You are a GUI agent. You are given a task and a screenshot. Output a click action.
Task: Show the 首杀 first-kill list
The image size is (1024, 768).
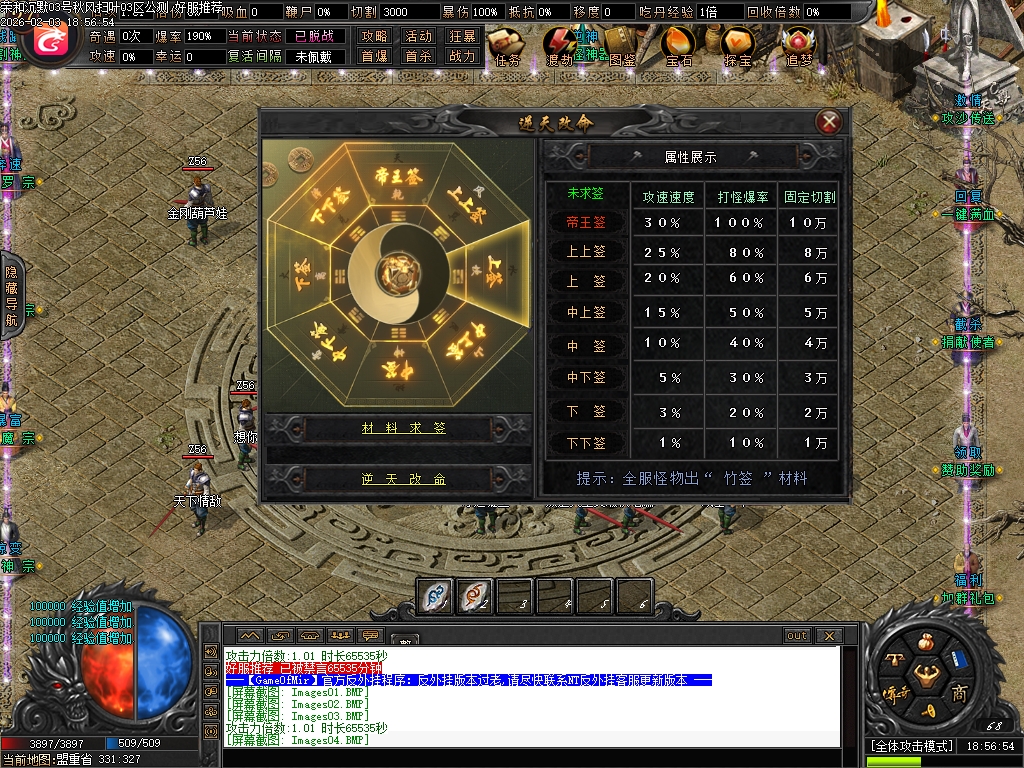(419, 57)
